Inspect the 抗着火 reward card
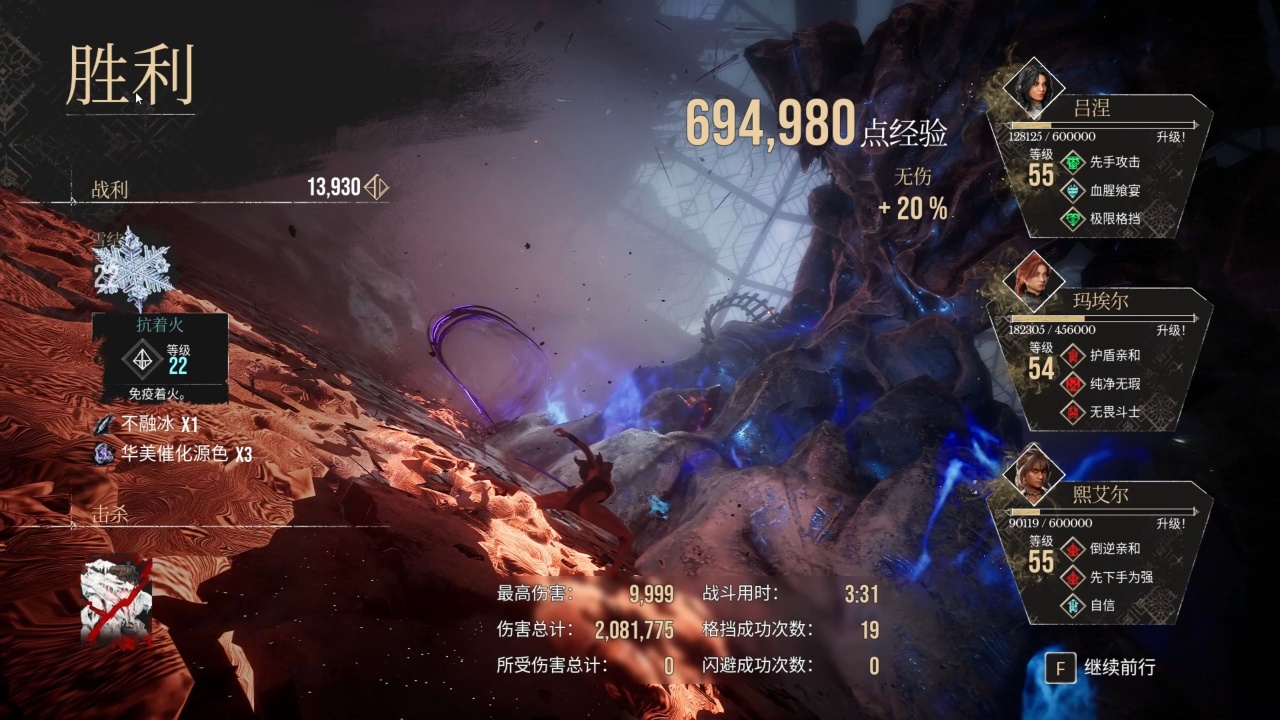The width and height of the screenshot is (1280, 720). [159, 357]
